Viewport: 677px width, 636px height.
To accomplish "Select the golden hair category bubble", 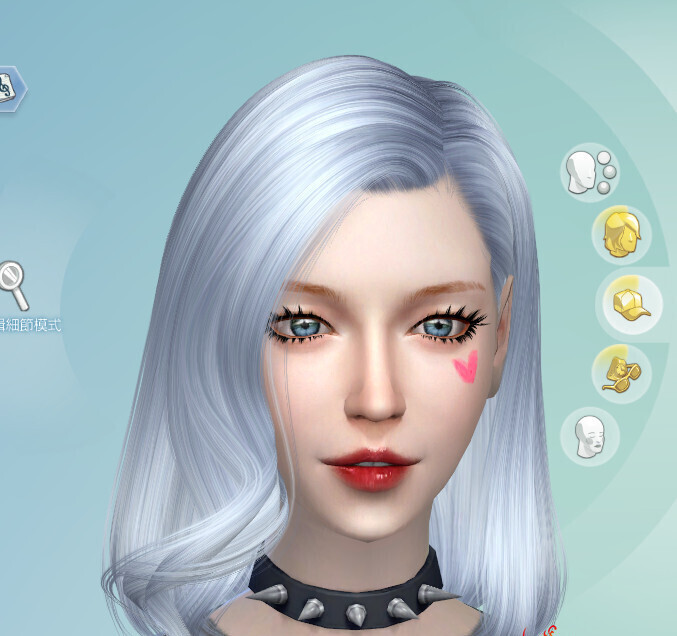I will (621, 235).
